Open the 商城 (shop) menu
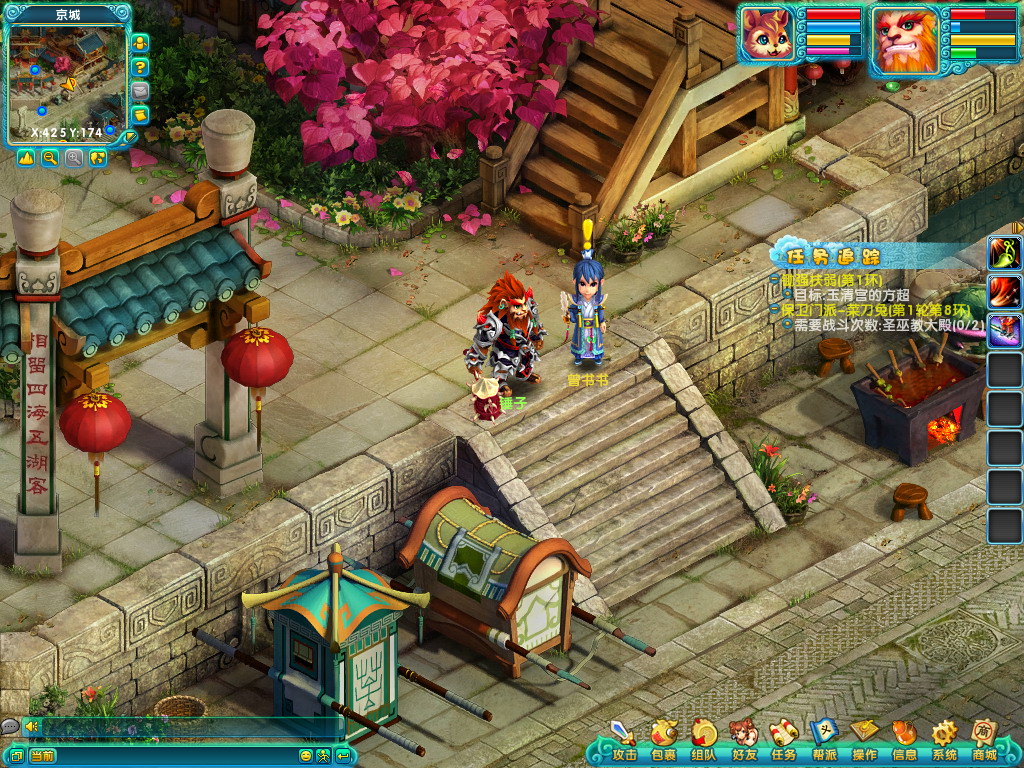1024x768 pixels. click(x=984, y=739)
